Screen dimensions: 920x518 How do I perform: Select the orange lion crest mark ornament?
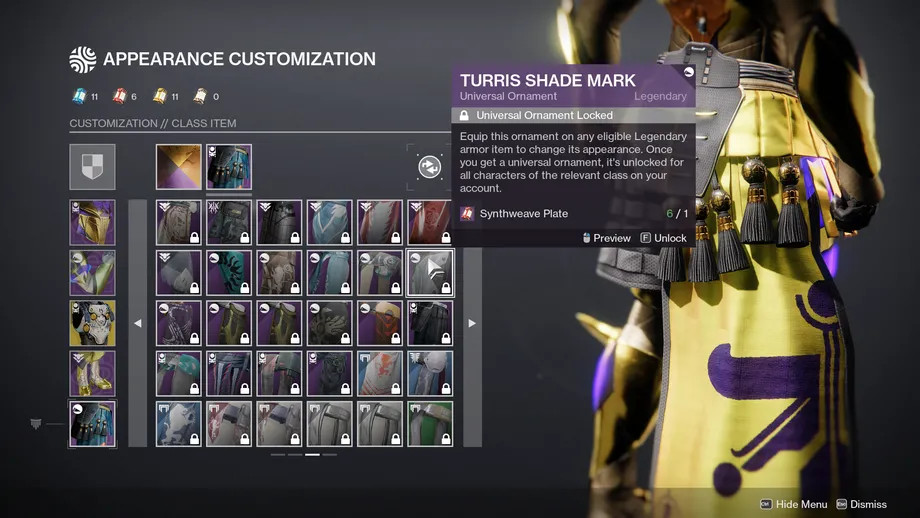tap(380, 373)
